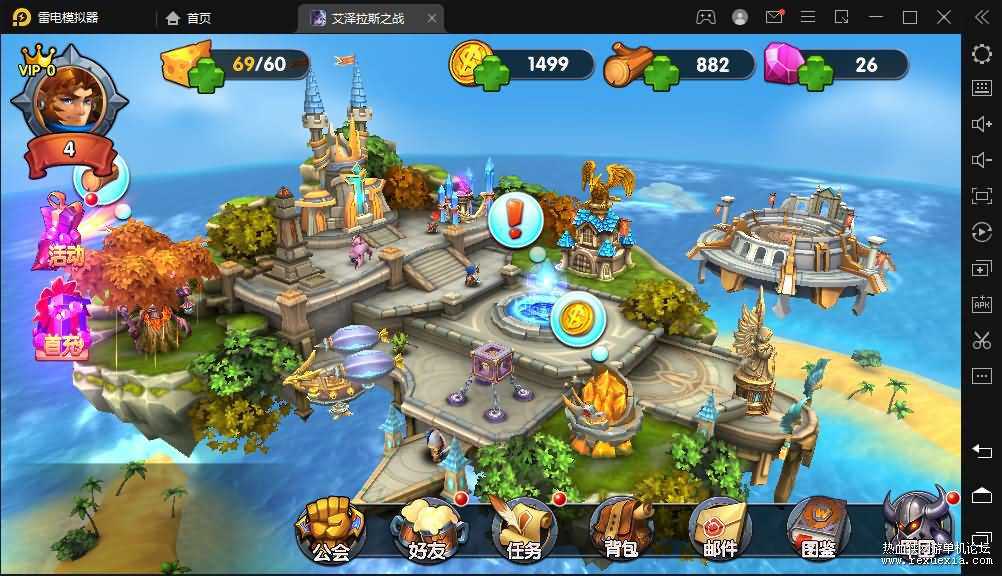Open the 活动 events gift icon

tap(63, 237)
